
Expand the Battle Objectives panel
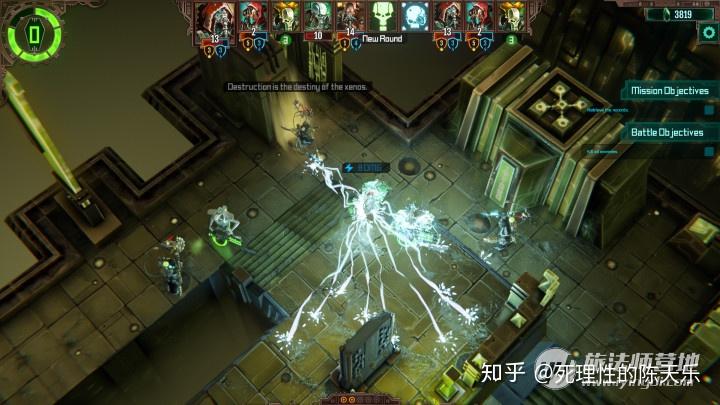[x=667, y=132]
